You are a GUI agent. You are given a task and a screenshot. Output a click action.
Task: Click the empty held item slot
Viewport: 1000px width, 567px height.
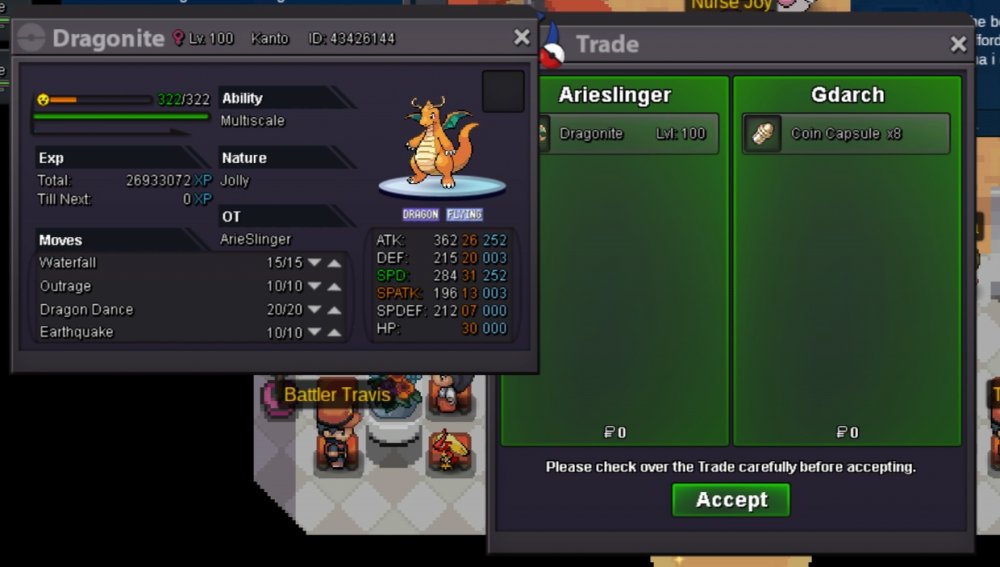click(503, 91)
